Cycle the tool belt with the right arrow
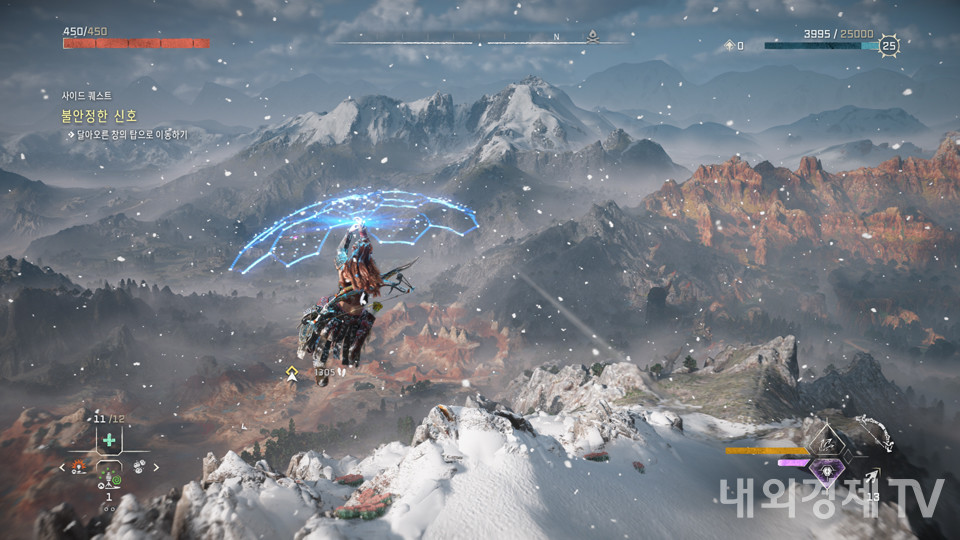Screen dimensions: 960x540 (x=157, y=466)
